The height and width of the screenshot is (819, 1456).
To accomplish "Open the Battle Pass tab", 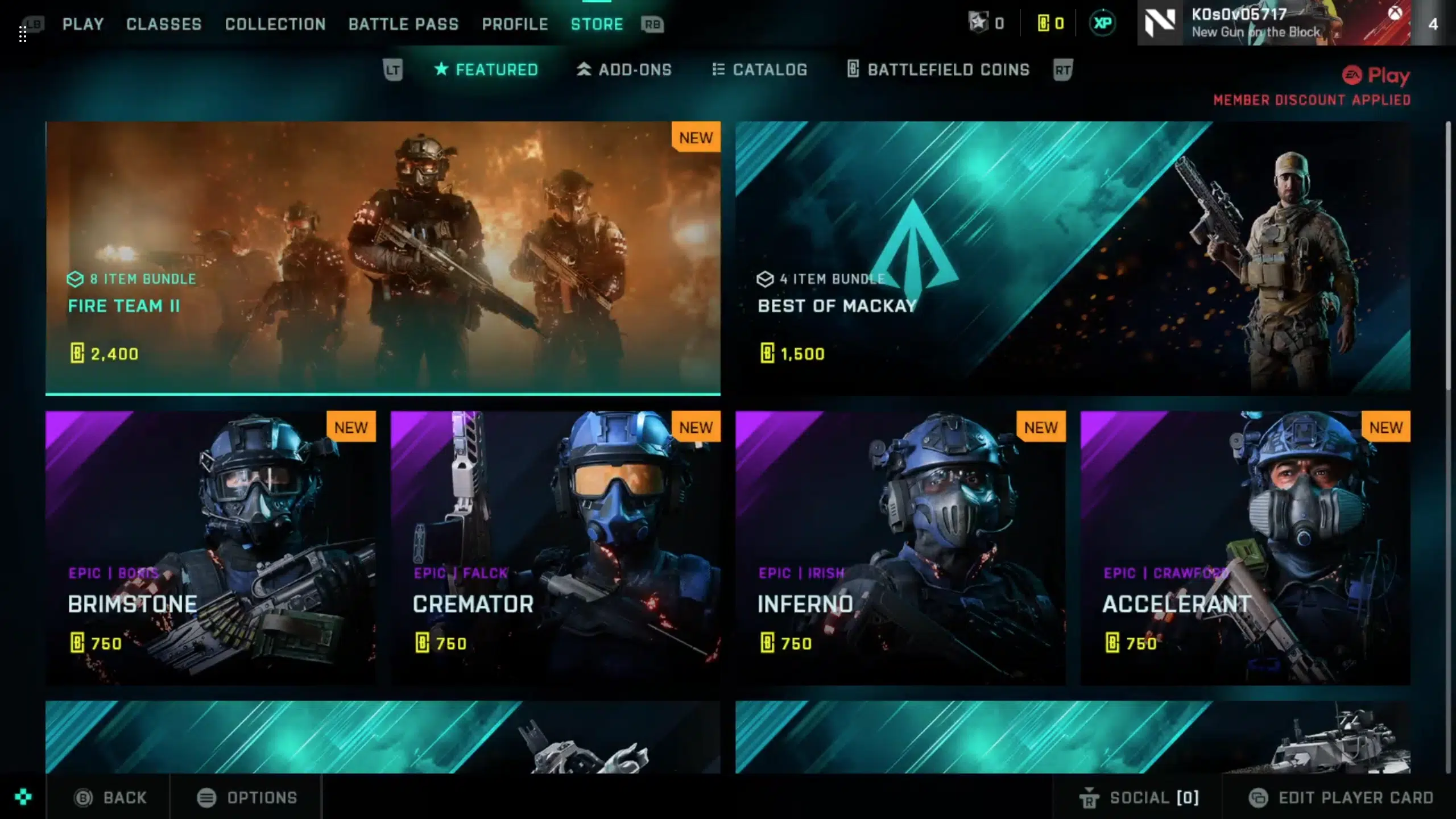I will click(x=403, y=24).
